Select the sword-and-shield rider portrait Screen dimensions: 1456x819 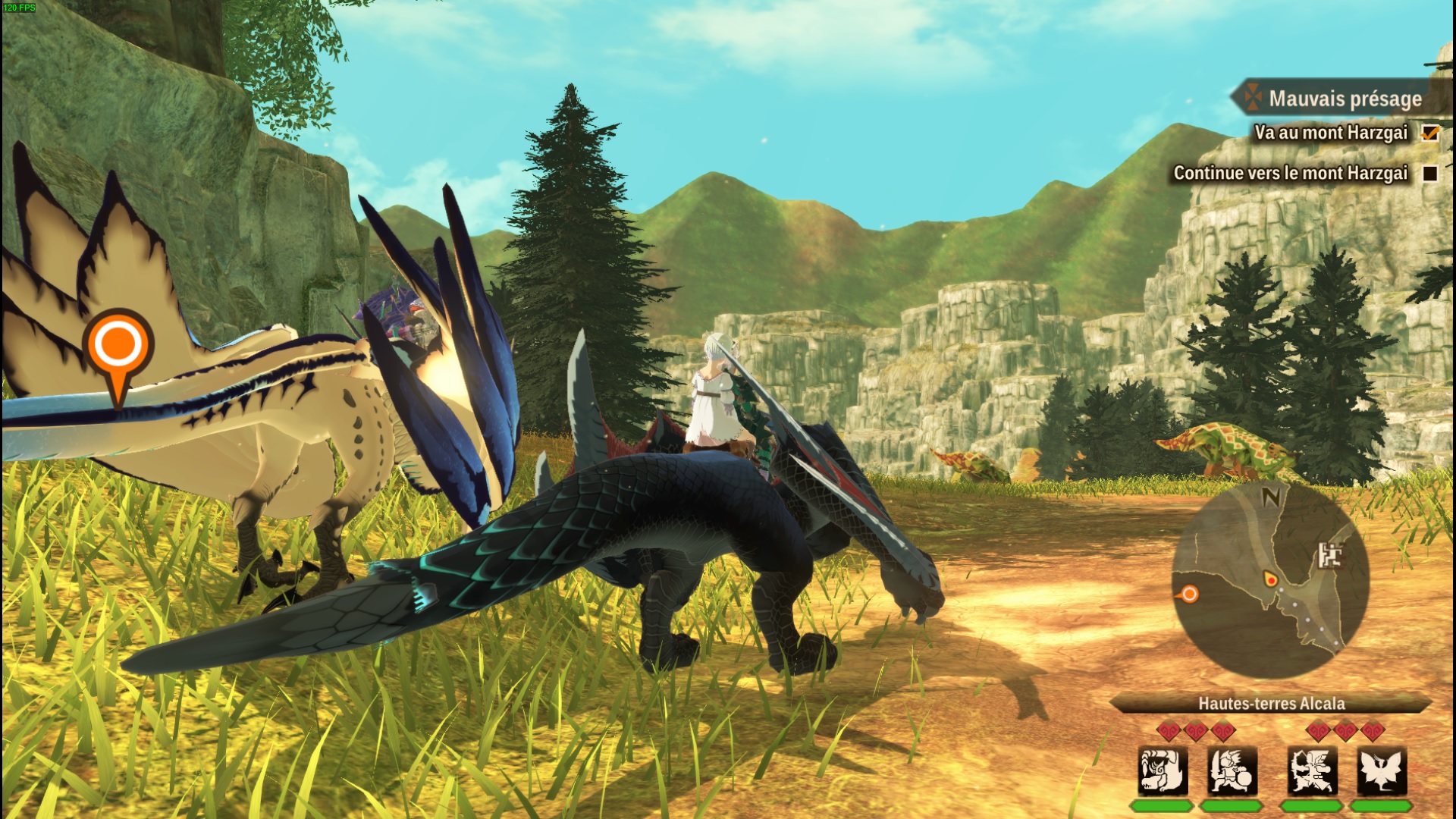coord(1232,770)
